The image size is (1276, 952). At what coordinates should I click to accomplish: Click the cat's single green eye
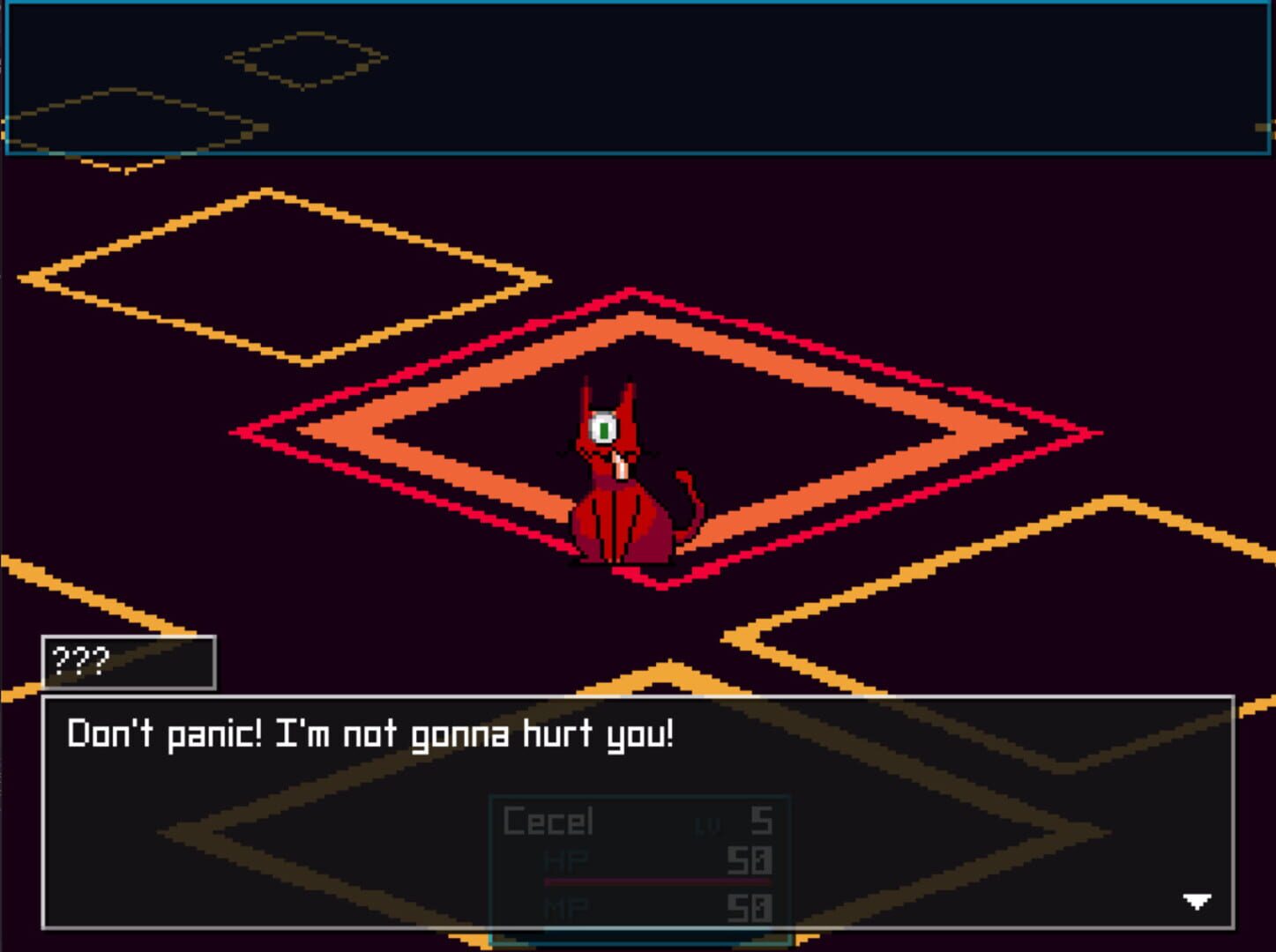tap(604, 426)
